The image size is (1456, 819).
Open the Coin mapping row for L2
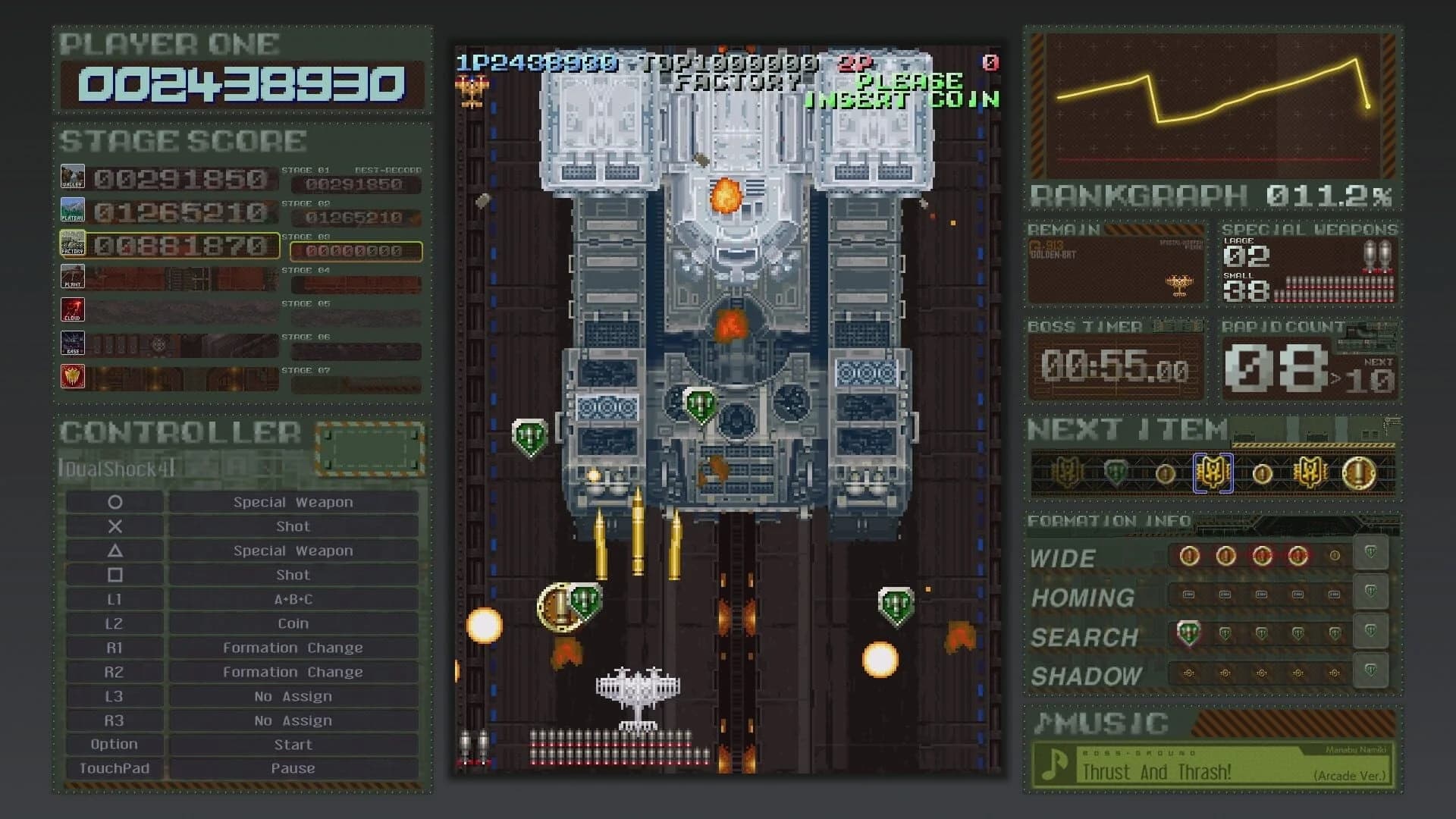(292, 623)
